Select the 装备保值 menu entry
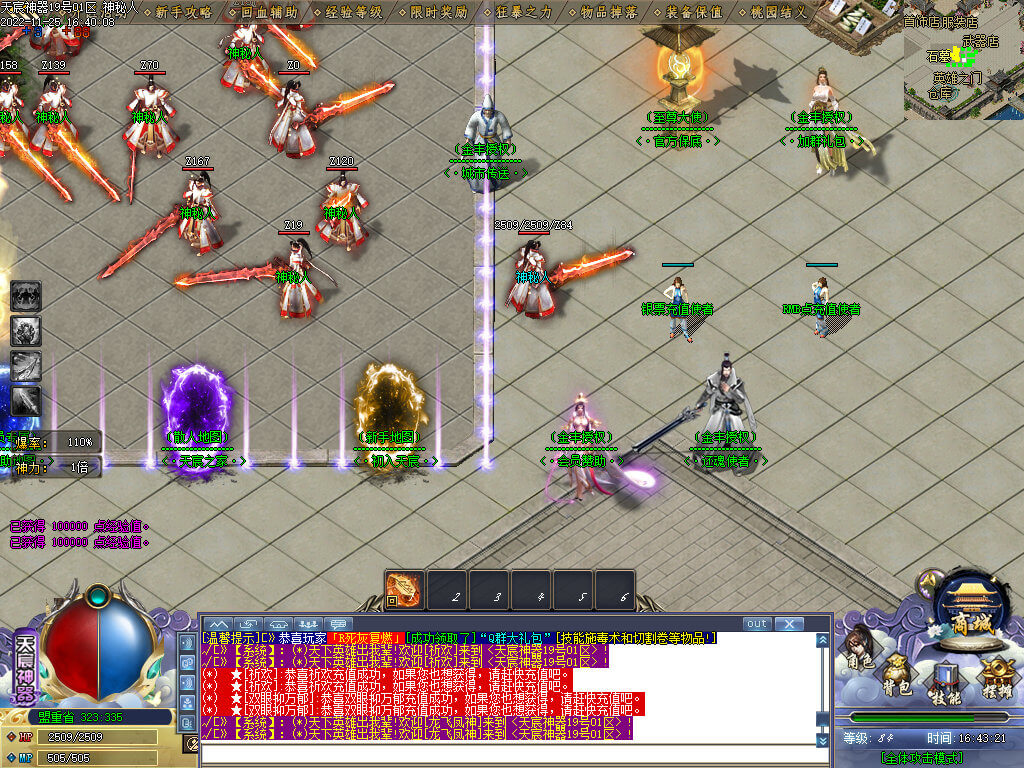Screen dimensions: 1024x768 coord(694,12)
